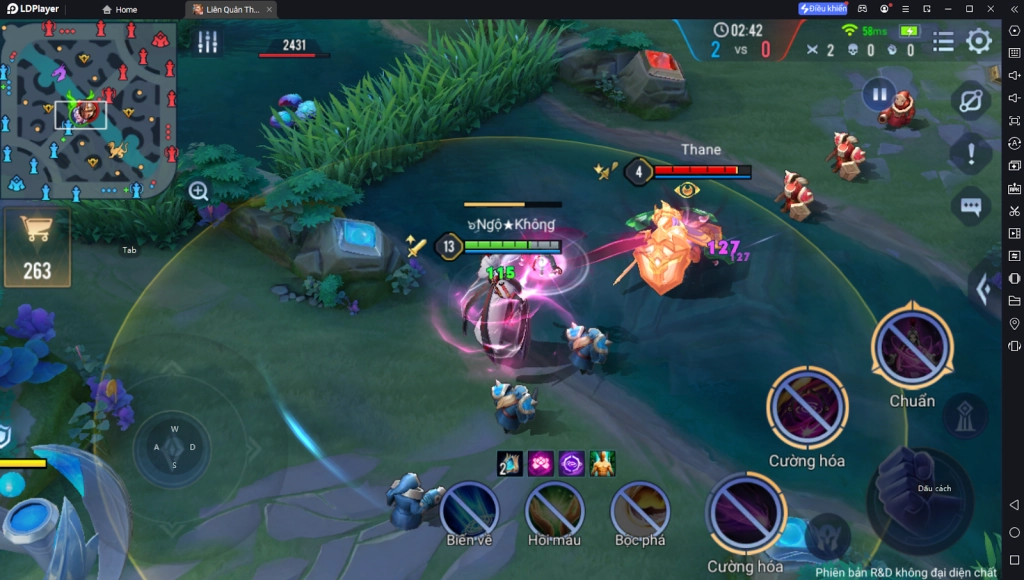The width and height of the screenshot is (1024, 580).
Task: Tap the movement joystick pad
Action: 173,447
